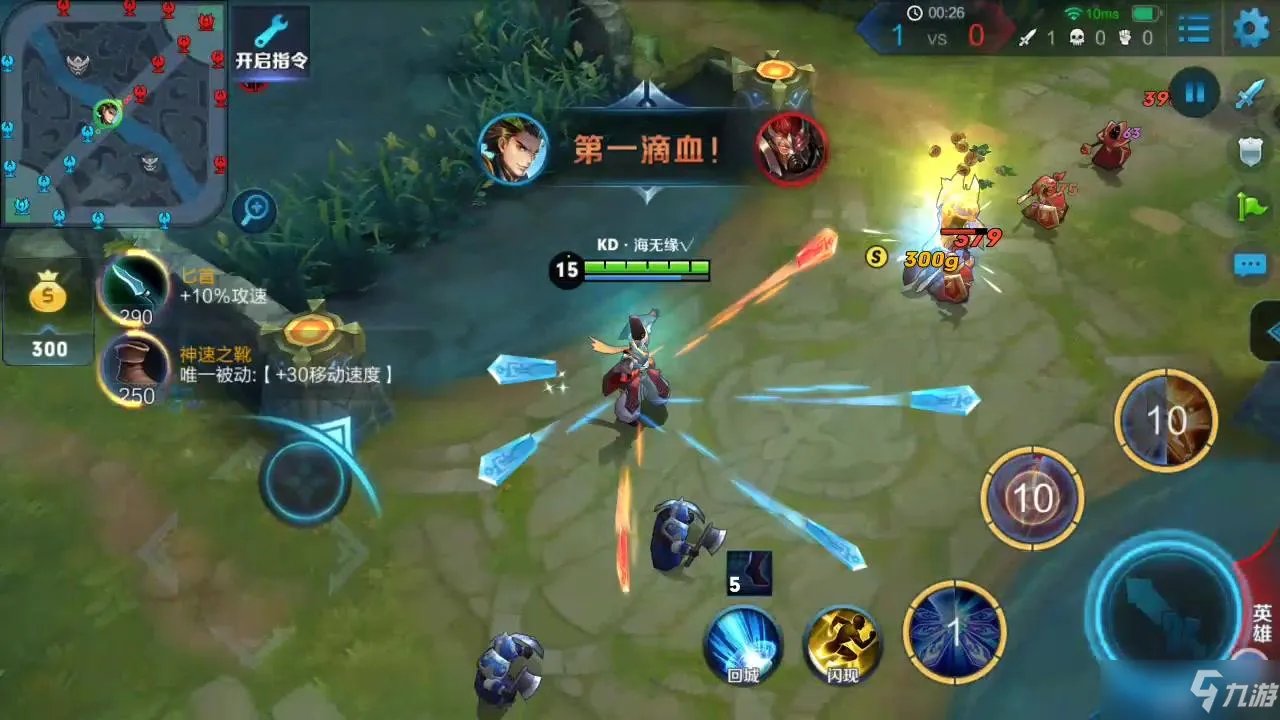Tap the movement joystick
The height and width of the screenshot is (720, 1280).
(305, 481)
